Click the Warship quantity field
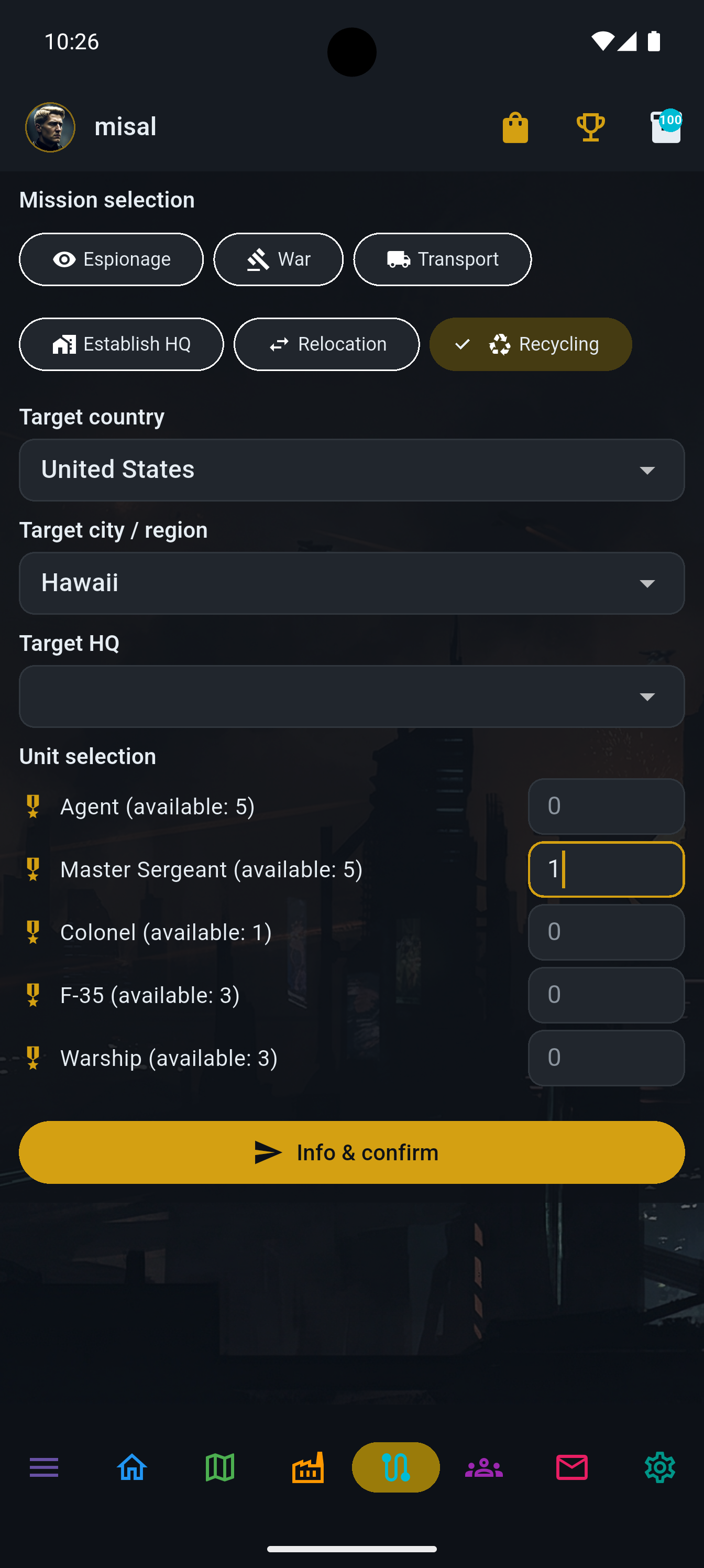The image size is (704, 1568). 606,1058
